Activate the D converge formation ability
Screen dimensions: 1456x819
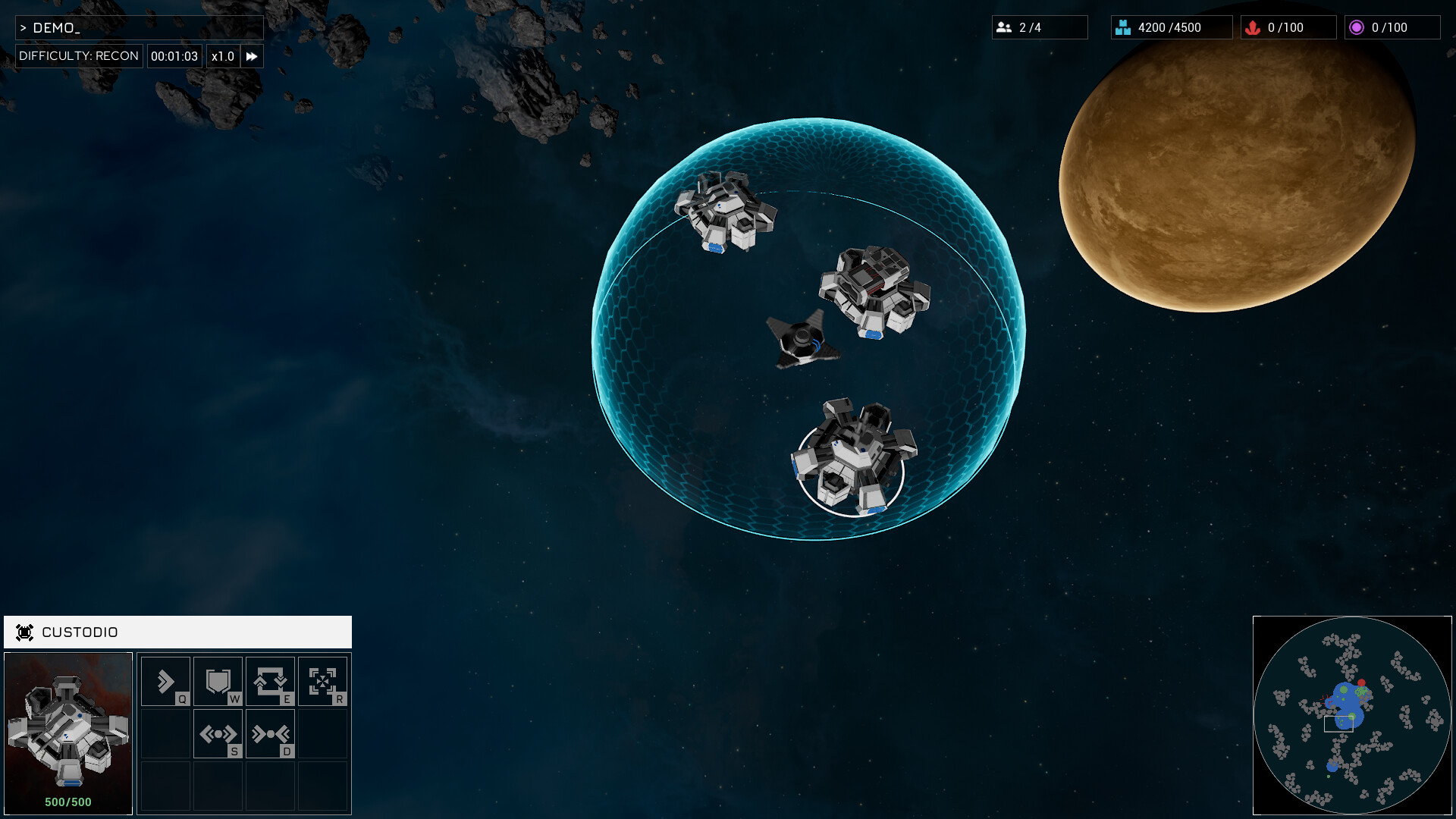pos(271,733)
